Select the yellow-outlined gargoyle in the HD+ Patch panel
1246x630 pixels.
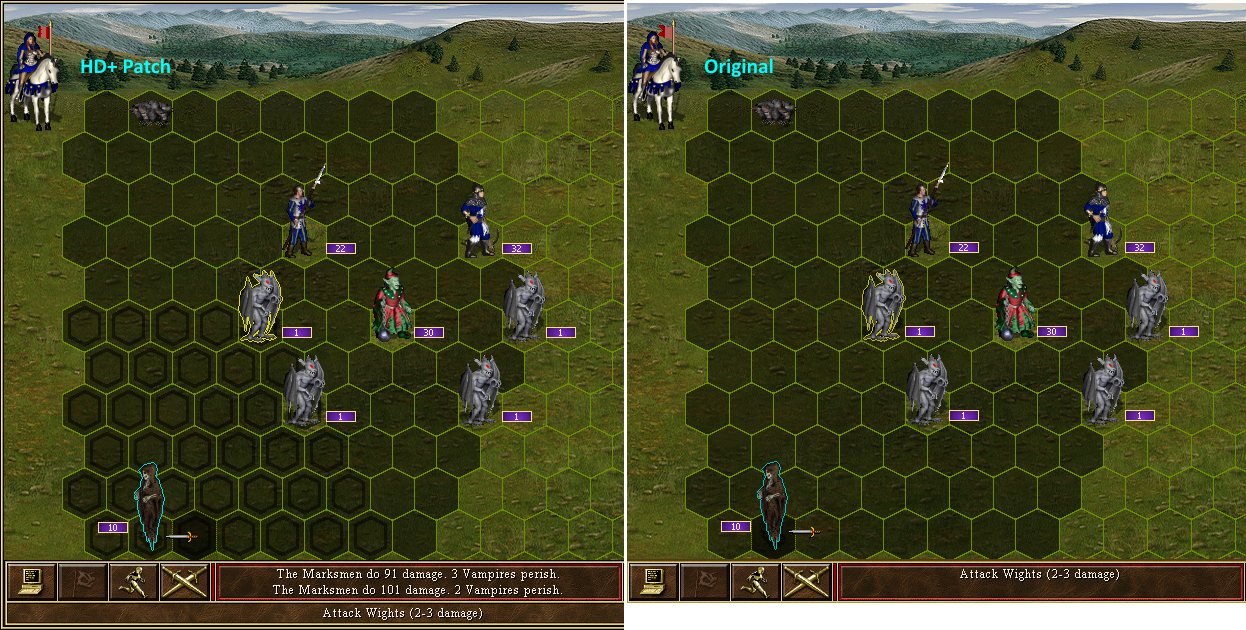pos(262,307)
